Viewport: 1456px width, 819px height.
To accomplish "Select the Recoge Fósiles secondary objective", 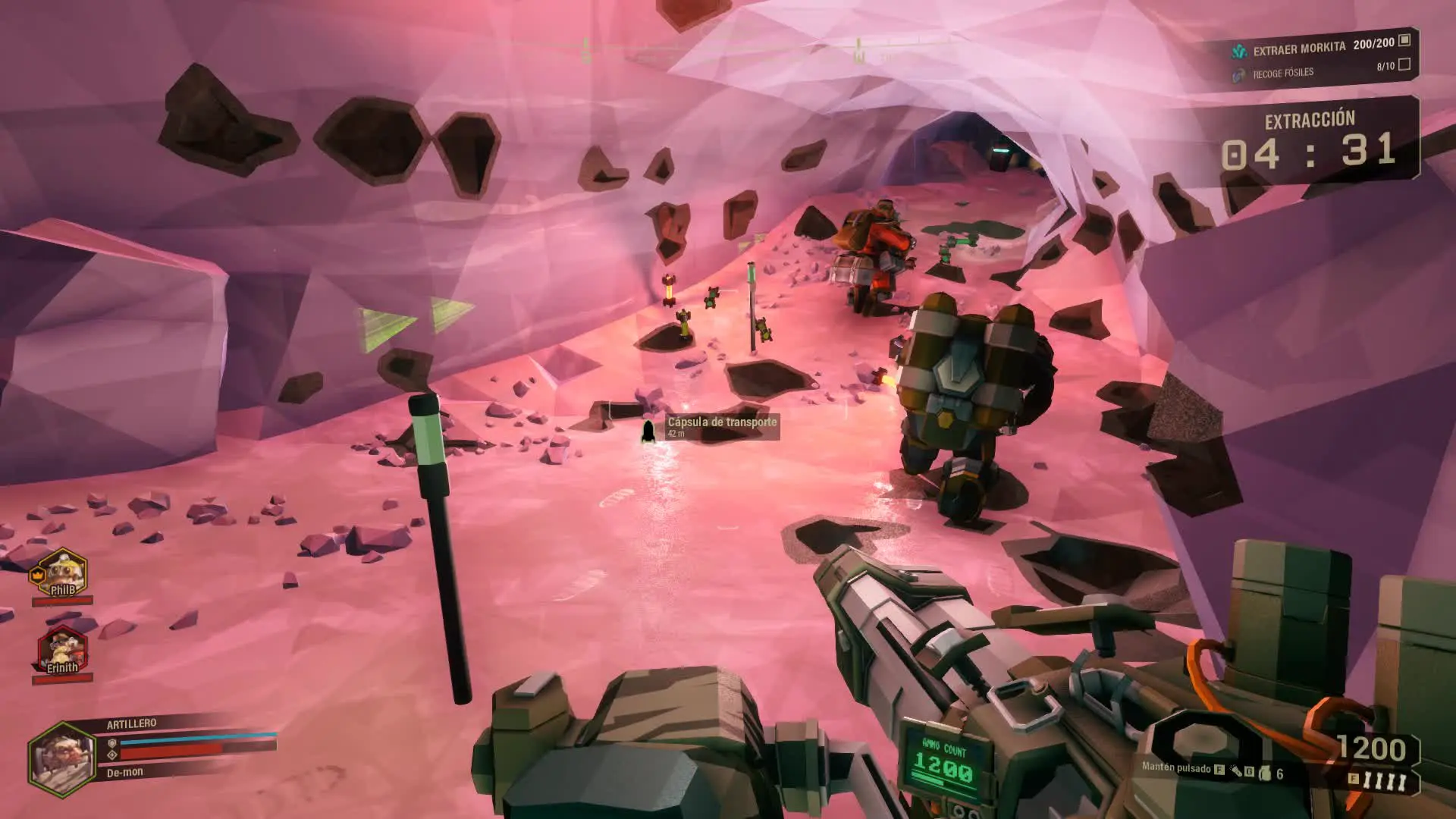I will [1282, 74].
